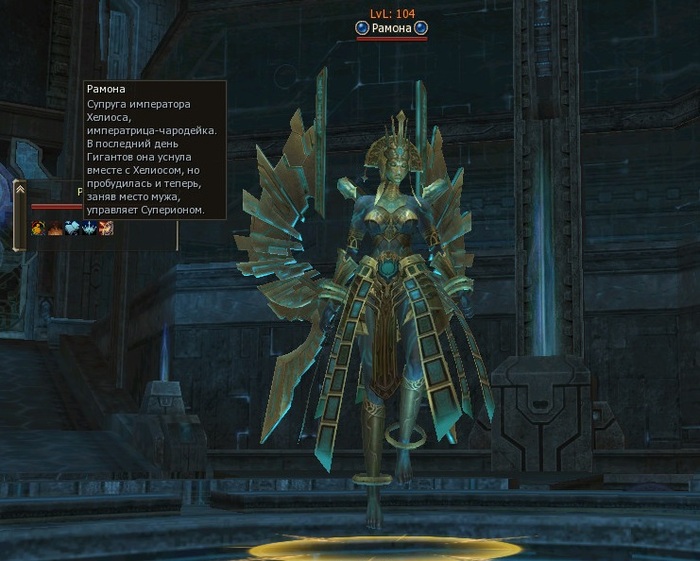Select the light-blue frost buff icon
700x561 pixels.
(72, 228)
